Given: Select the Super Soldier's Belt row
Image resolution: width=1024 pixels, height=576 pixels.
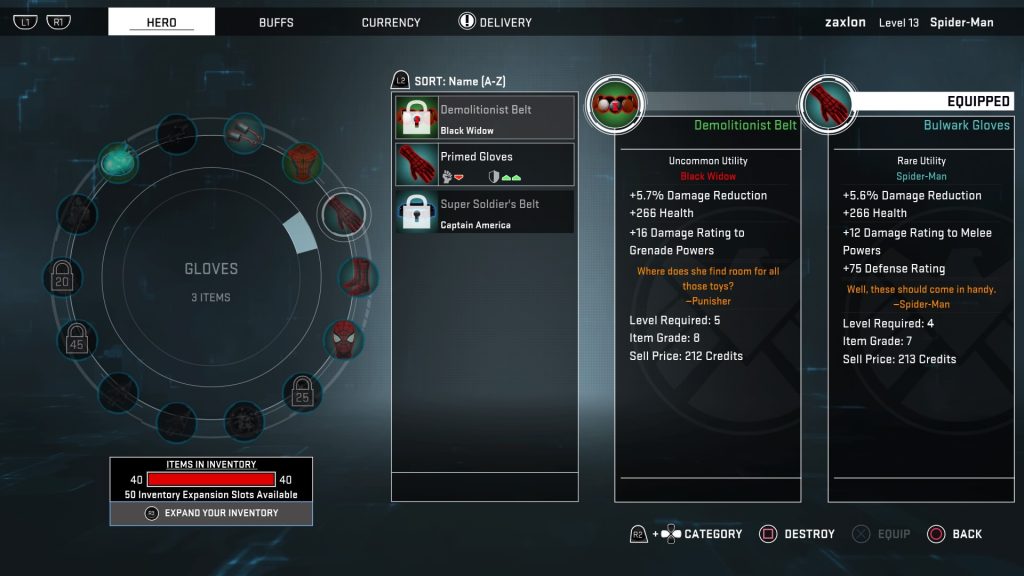Looking at the screenshot, I should pyautogui.click(x=485, y=212).
